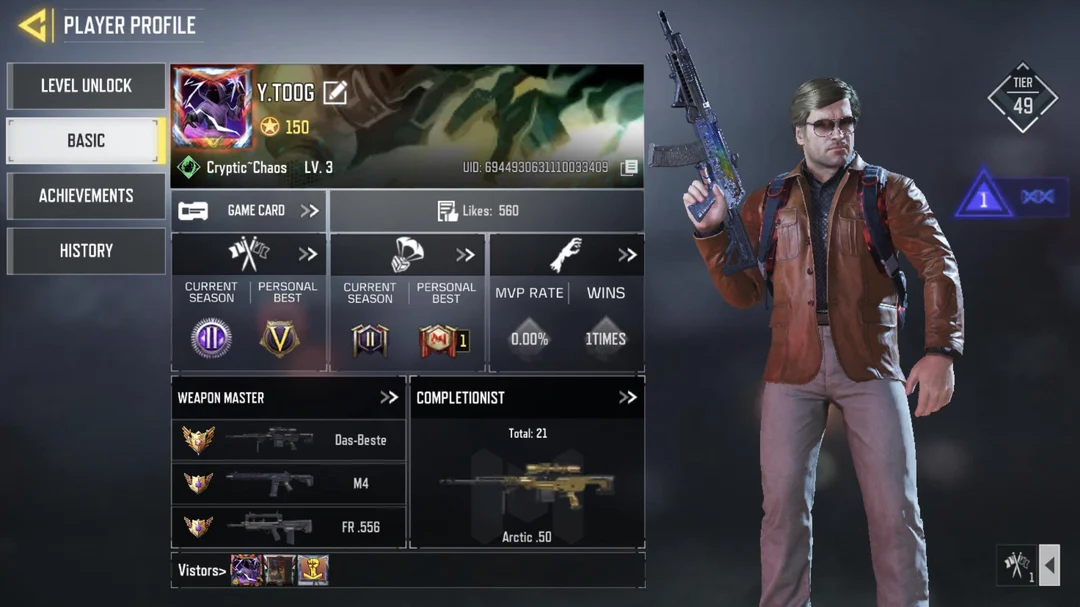Viewport: 1080px width, 607px height.
Task: Give a like on the Likes button
Action: click(486, 211)
